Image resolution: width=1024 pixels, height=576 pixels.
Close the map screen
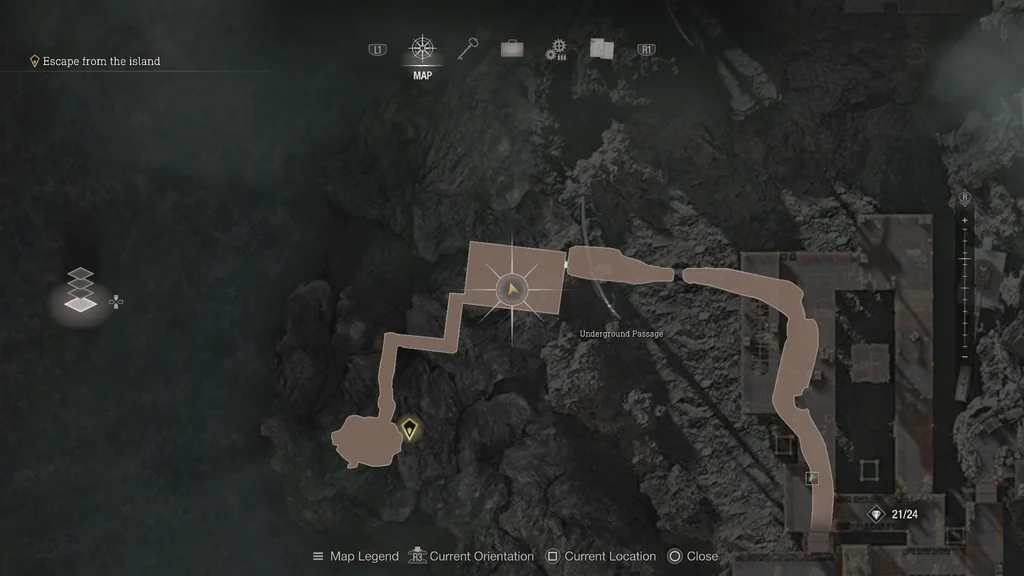tap(692, 556)
